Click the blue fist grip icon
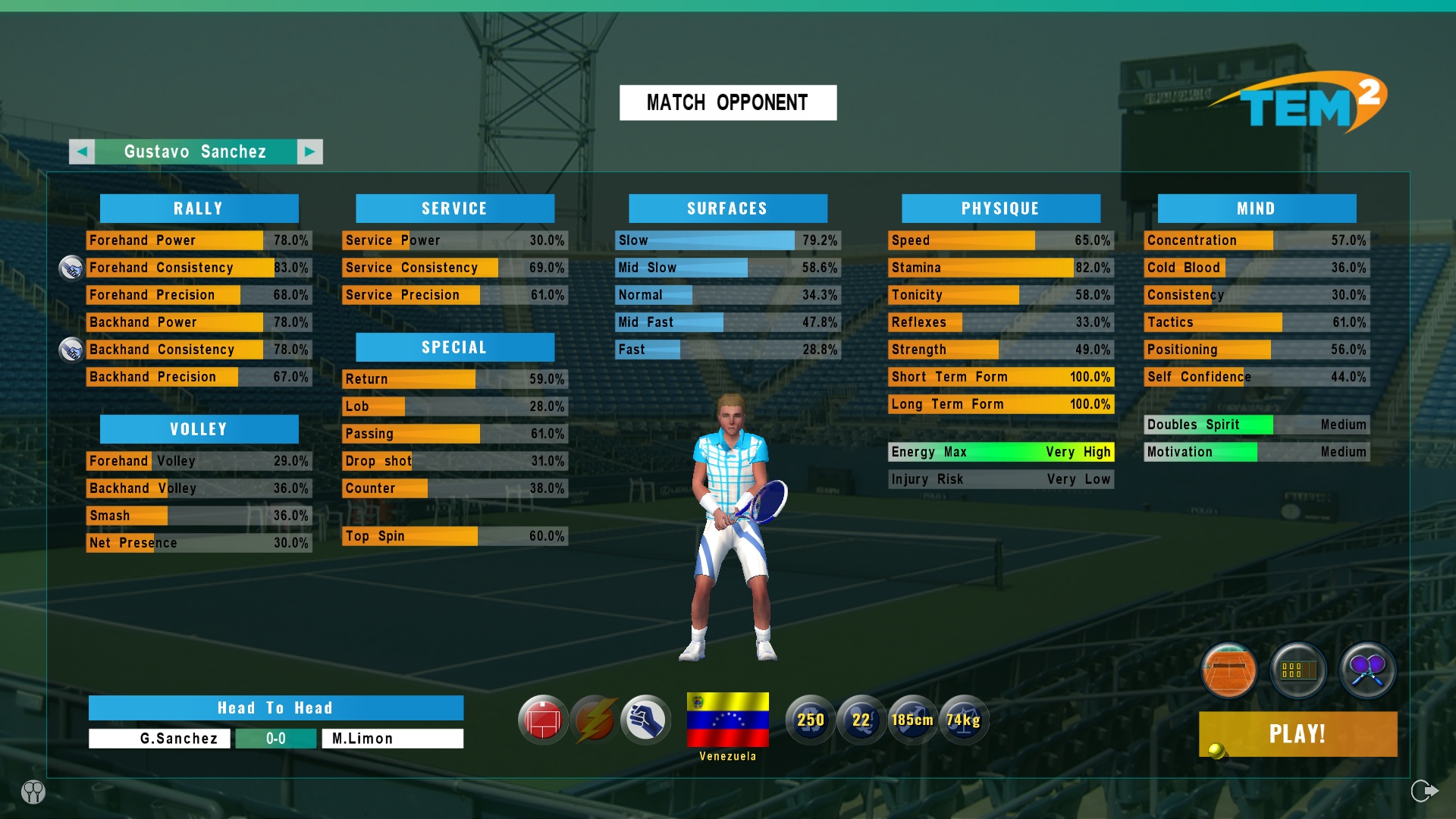Screen dimensions: 1456x819 [x=645, y=719]
